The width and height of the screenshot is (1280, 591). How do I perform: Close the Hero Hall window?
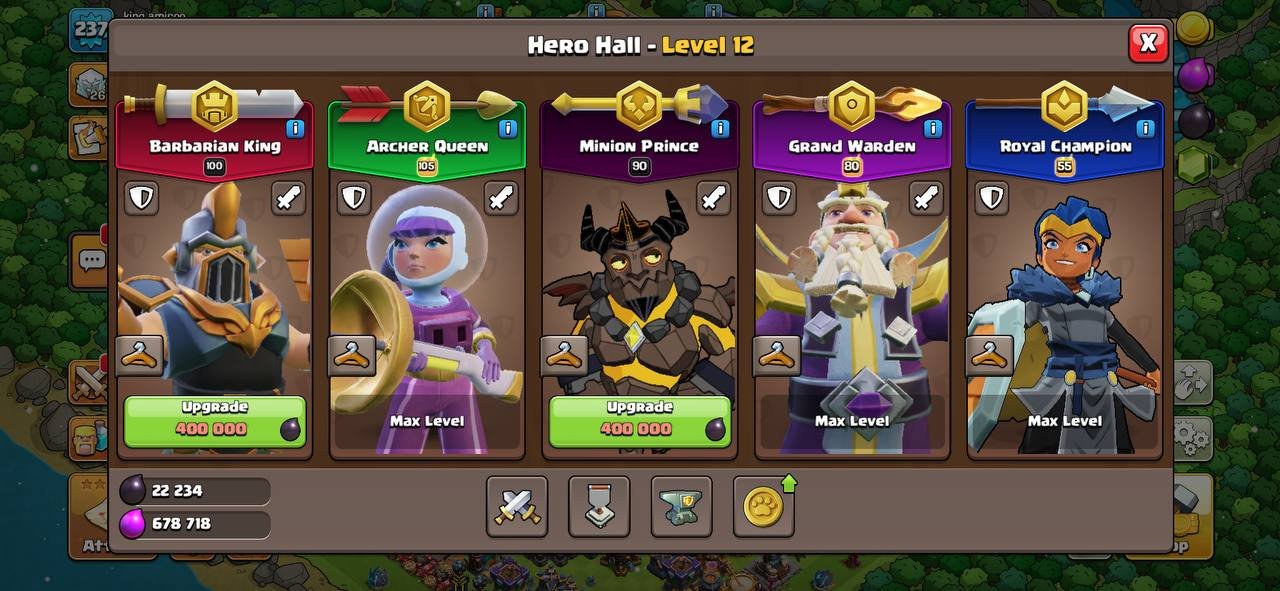pos(1148,43)
